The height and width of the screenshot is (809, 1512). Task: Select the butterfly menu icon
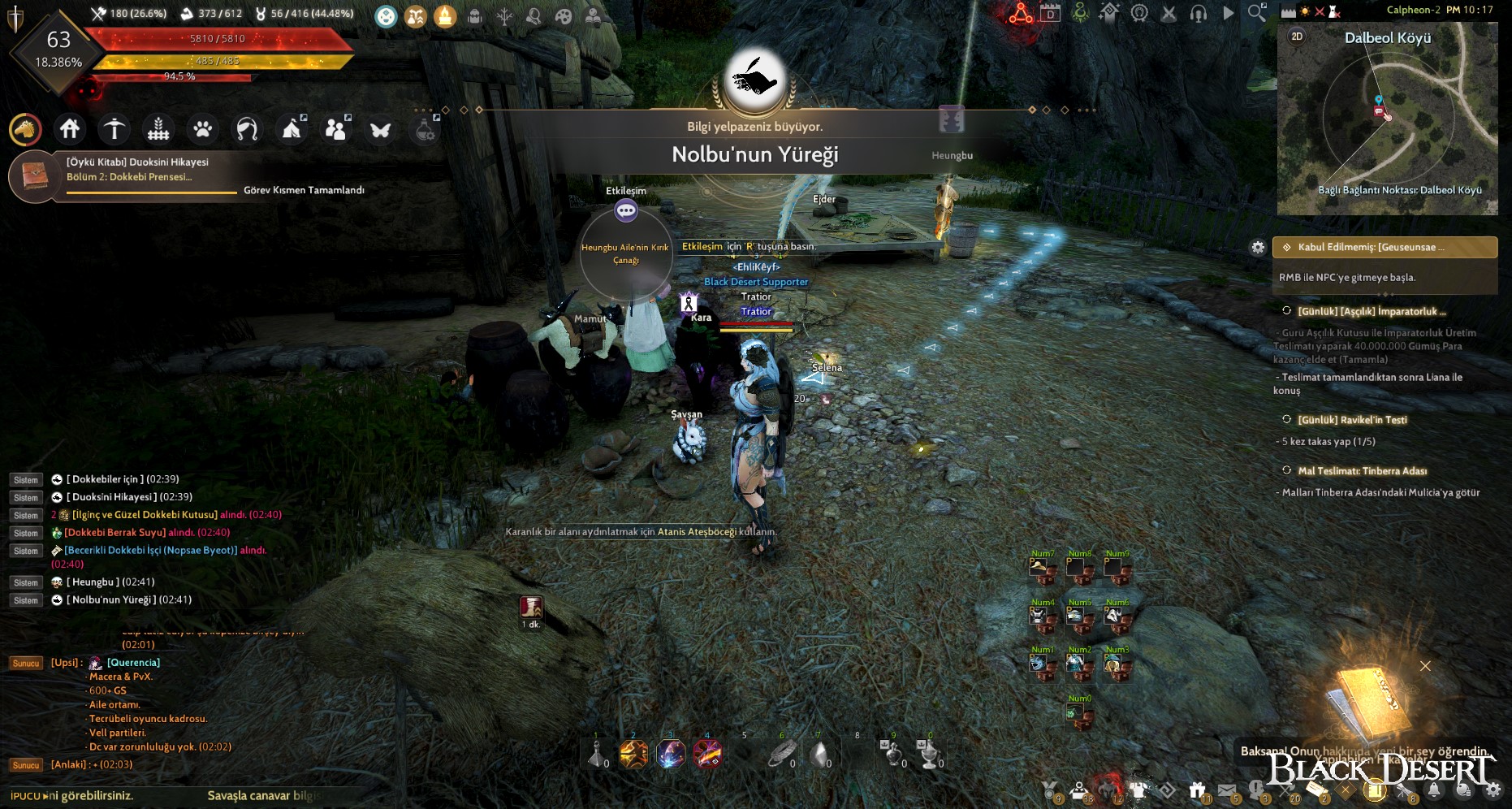380,129
